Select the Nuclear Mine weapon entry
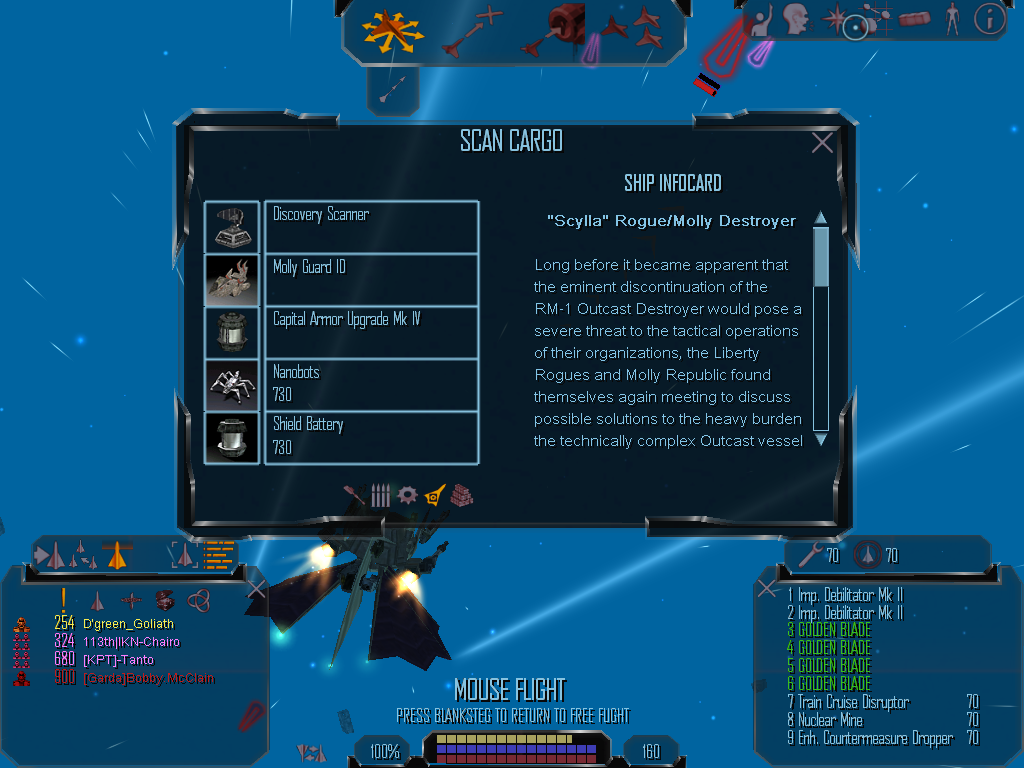This screenshot has height=768, width=1024. click(830, 720)
